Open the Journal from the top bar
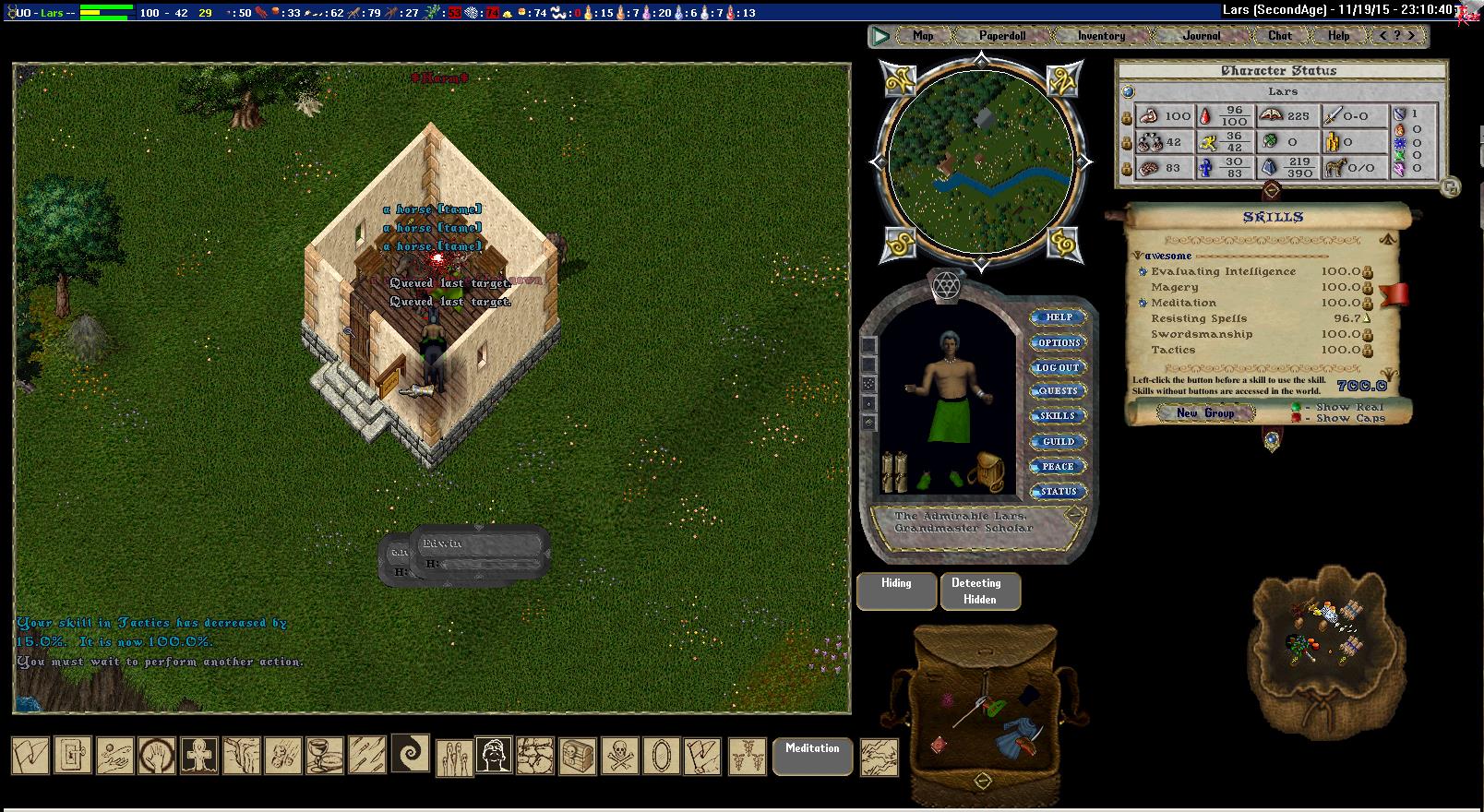The height and width of the screenshot is (812, 1484). [1201, 36]
